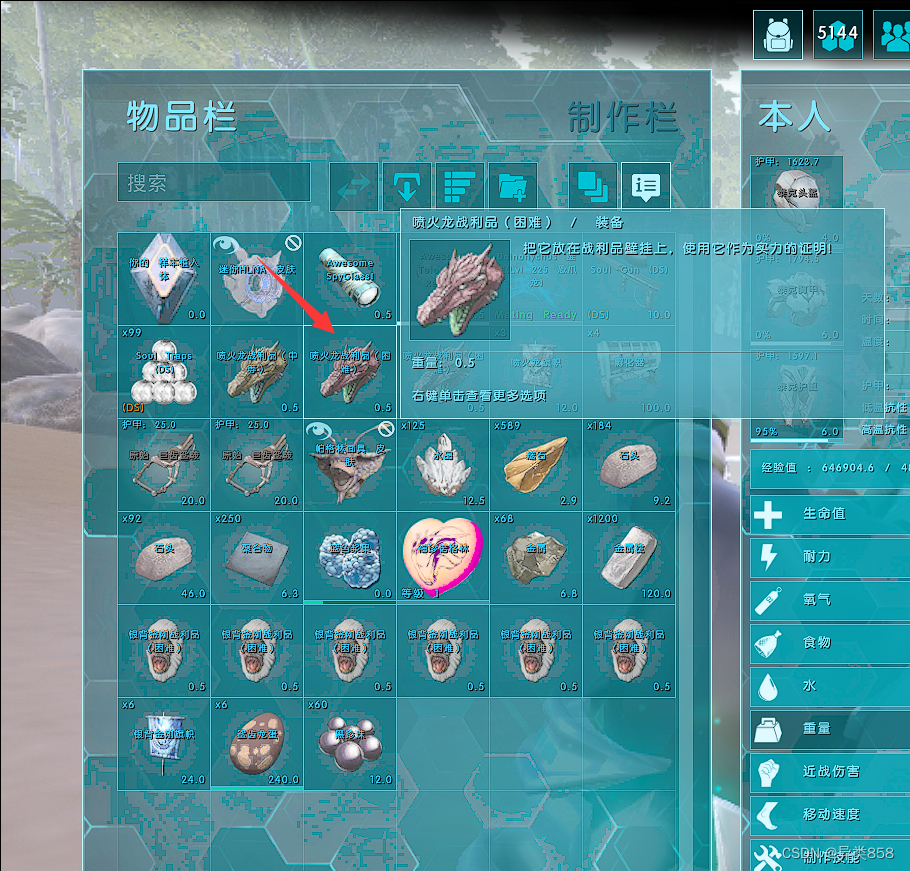
Task: Open the 物品栏 inventory tab
Action: click(181, 117)
